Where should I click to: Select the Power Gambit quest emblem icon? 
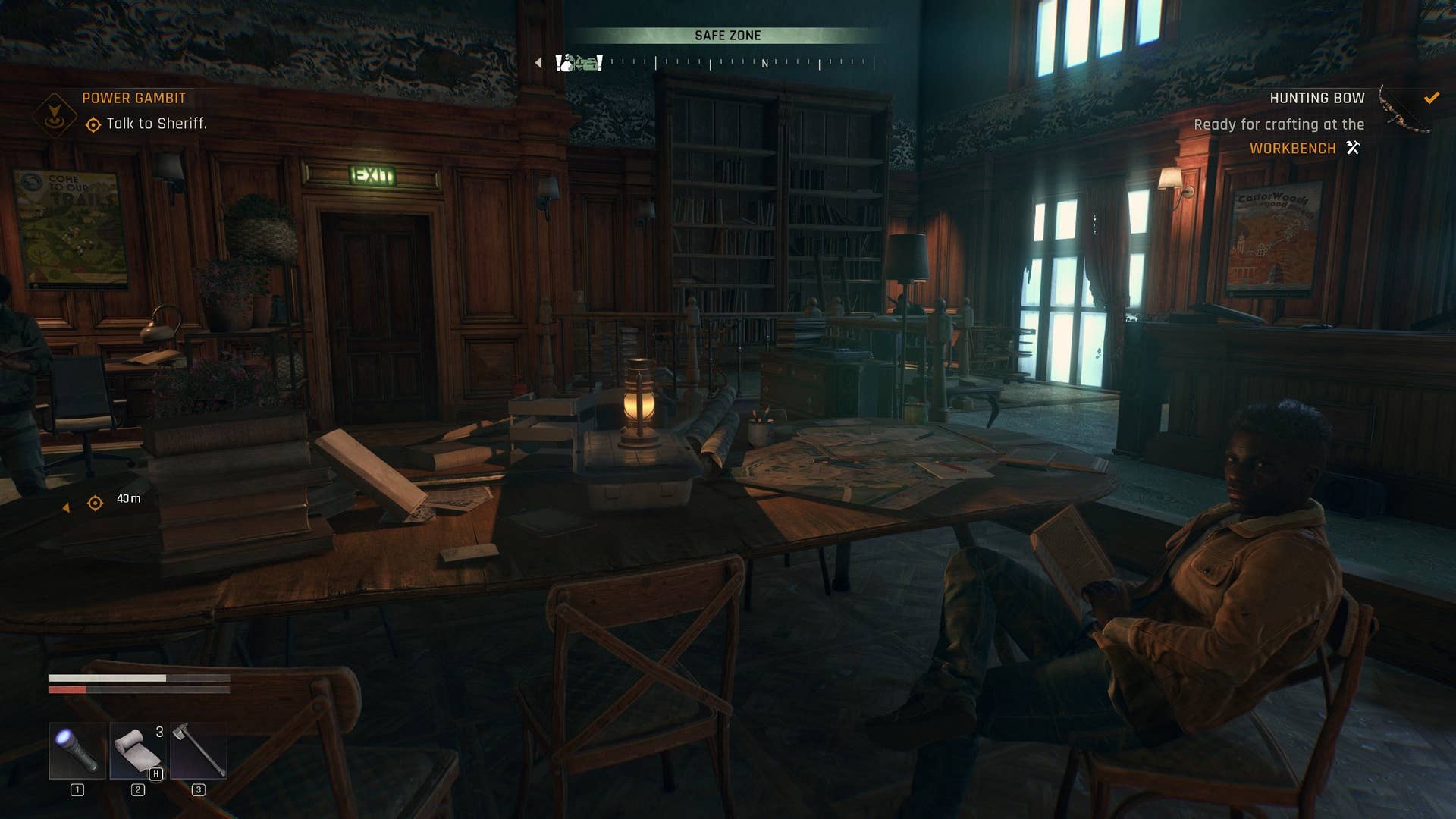click(55, 114)
